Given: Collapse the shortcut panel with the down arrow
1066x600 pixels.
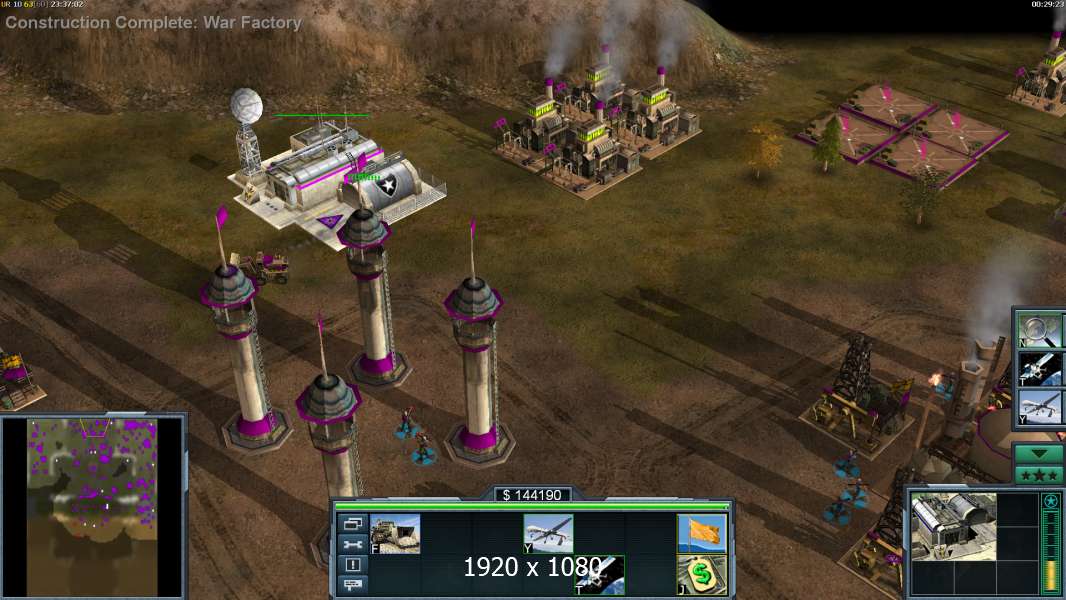Looking at the screenshot, I should click(x=1038, y=454).
